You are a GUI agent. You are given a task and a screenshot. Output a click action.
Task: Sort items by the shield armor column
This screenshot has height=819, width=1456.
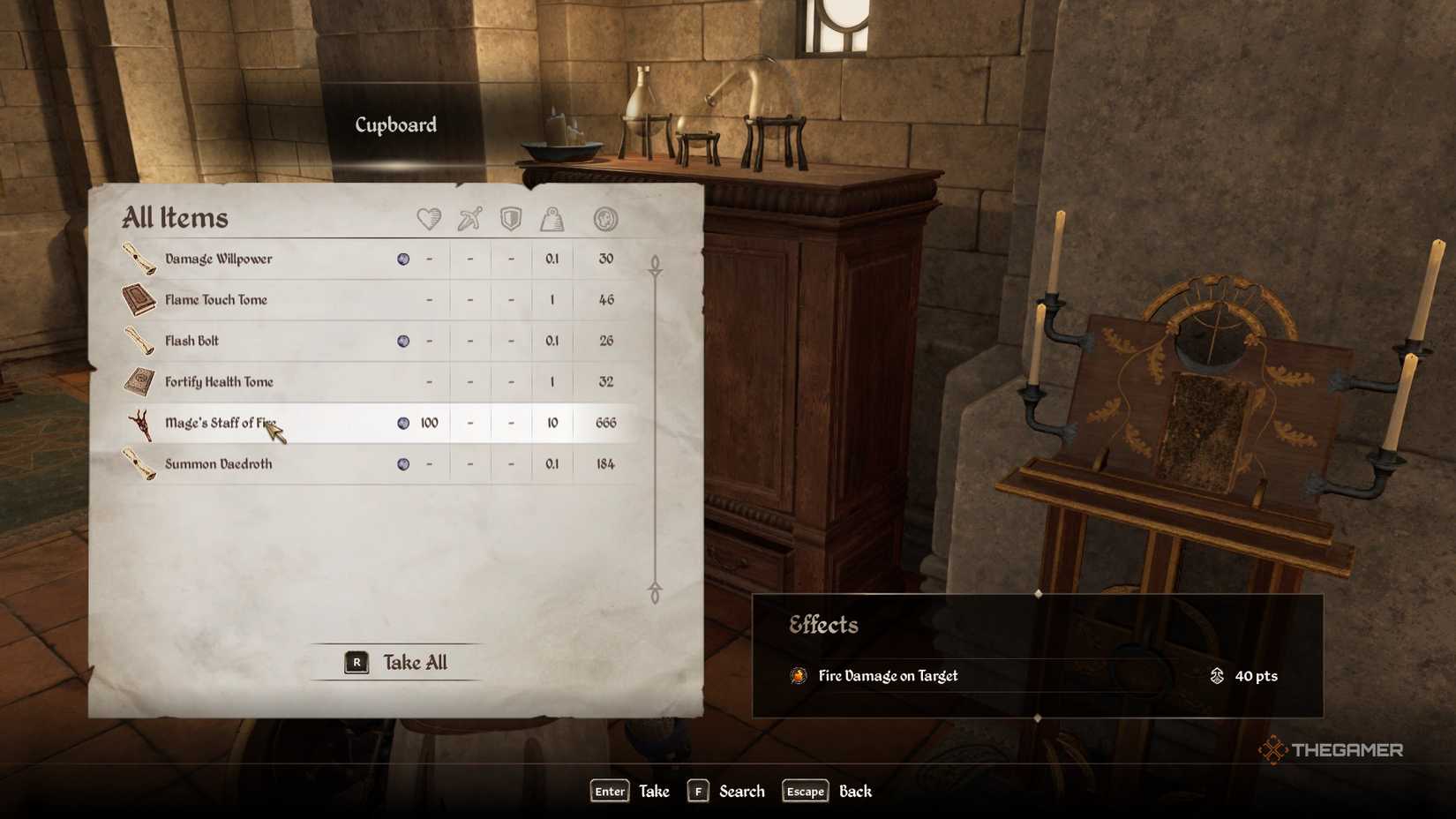[510, 219]
